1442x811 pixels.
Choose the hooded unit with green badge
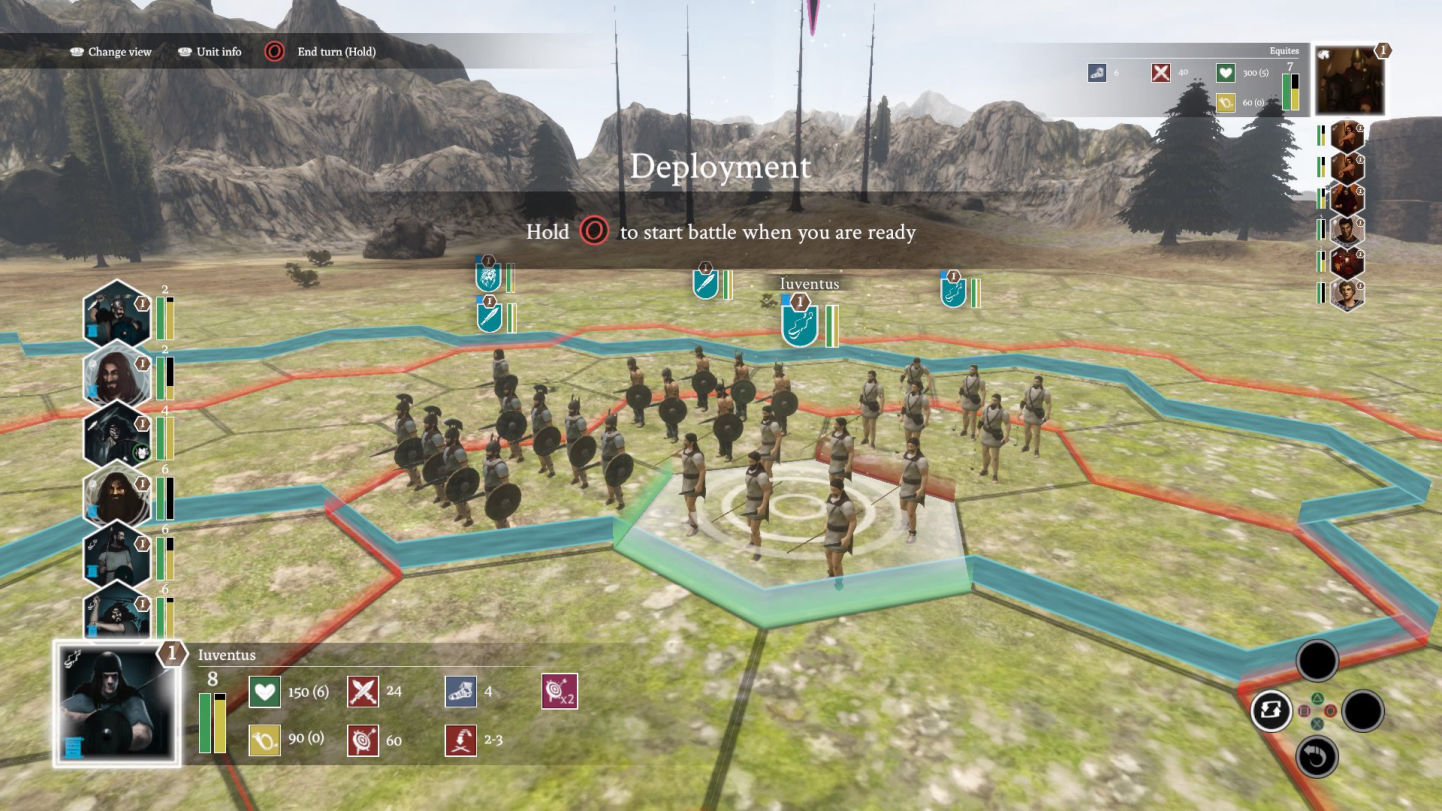116,434
